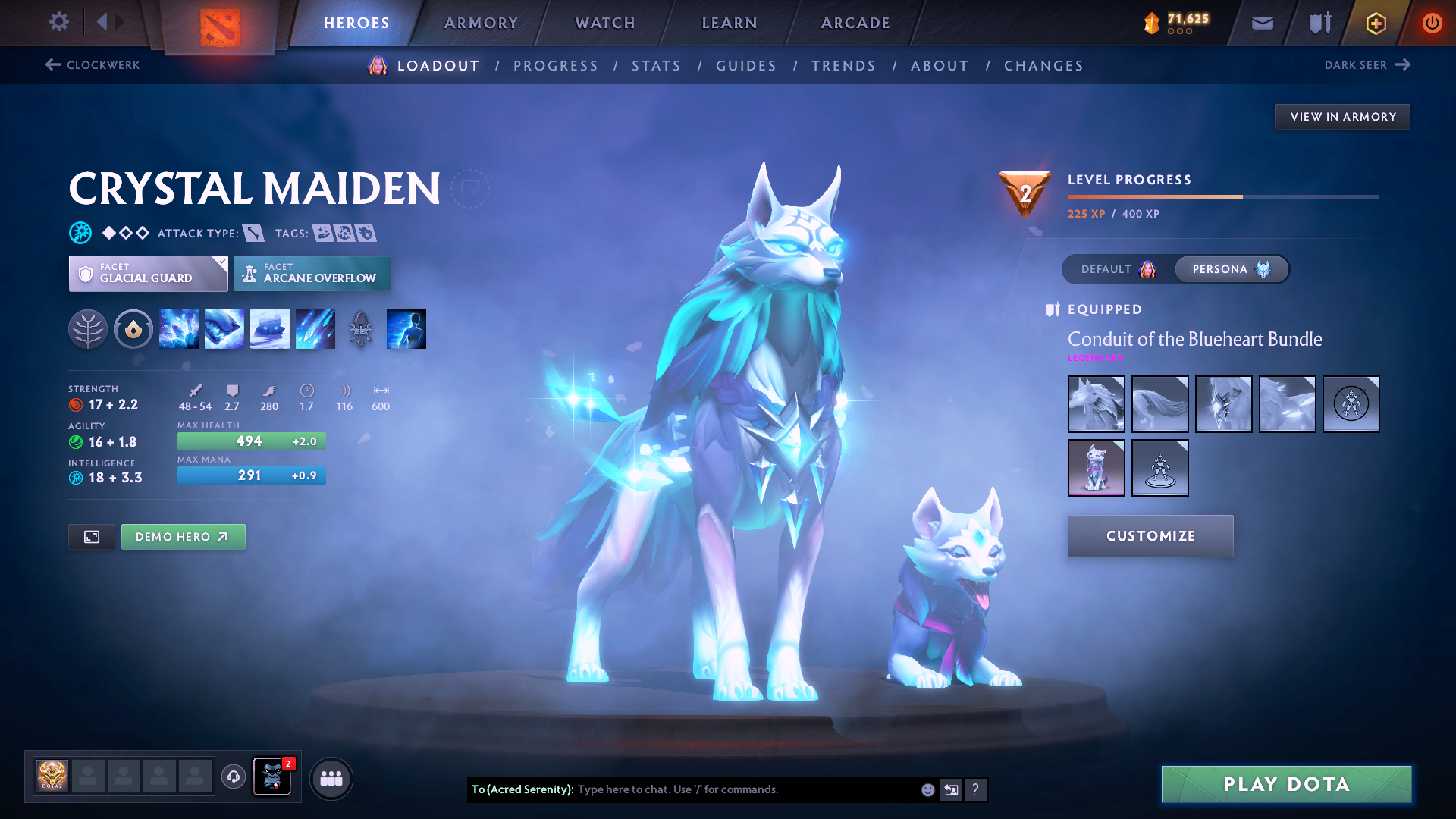
Task: Switch to the Armory tab
Action: pyautogui.click(x=481, y=23)
